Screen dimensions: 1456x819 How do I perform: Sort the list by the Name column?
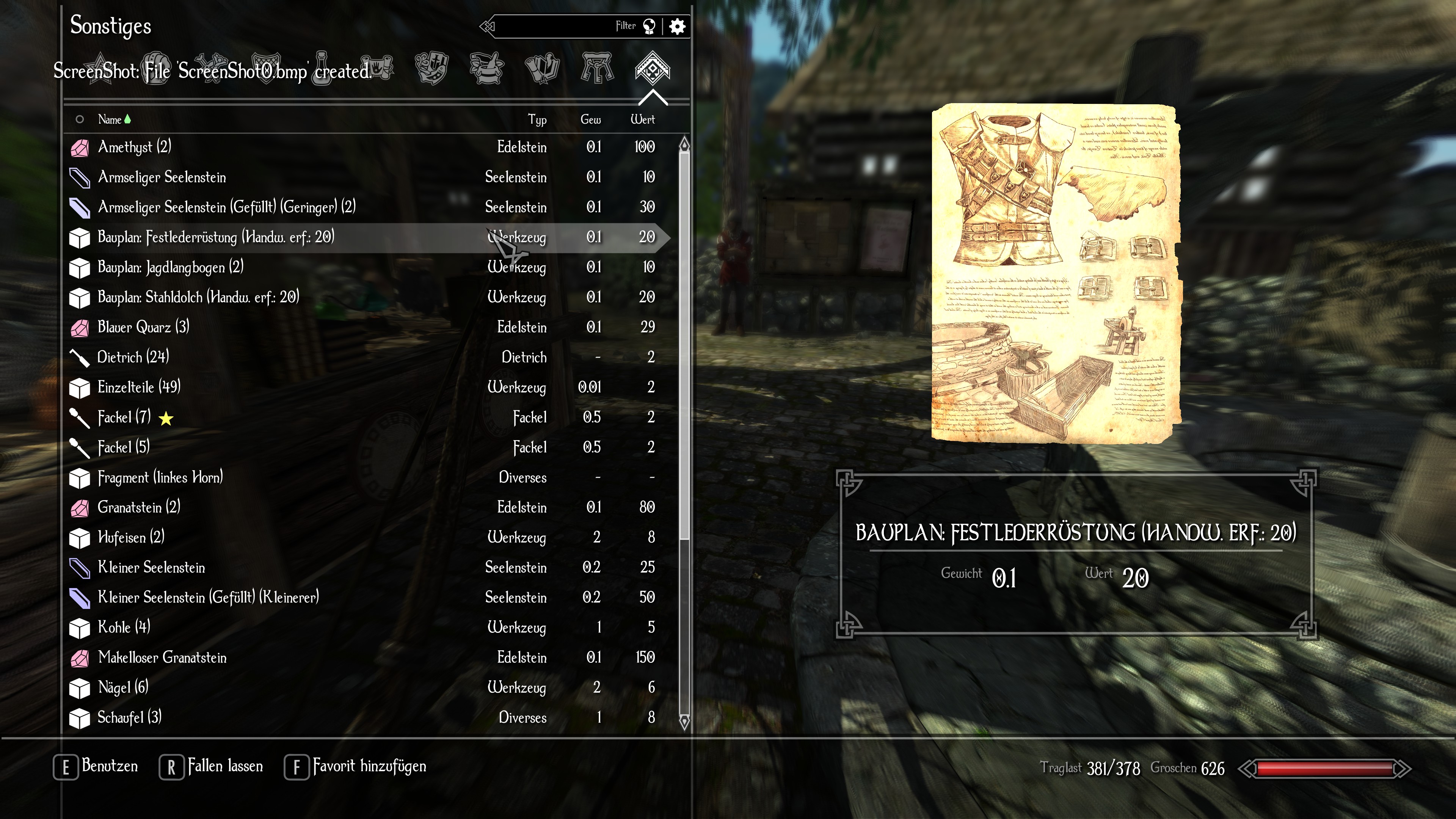pyautogui.click(x=110, y=119)
